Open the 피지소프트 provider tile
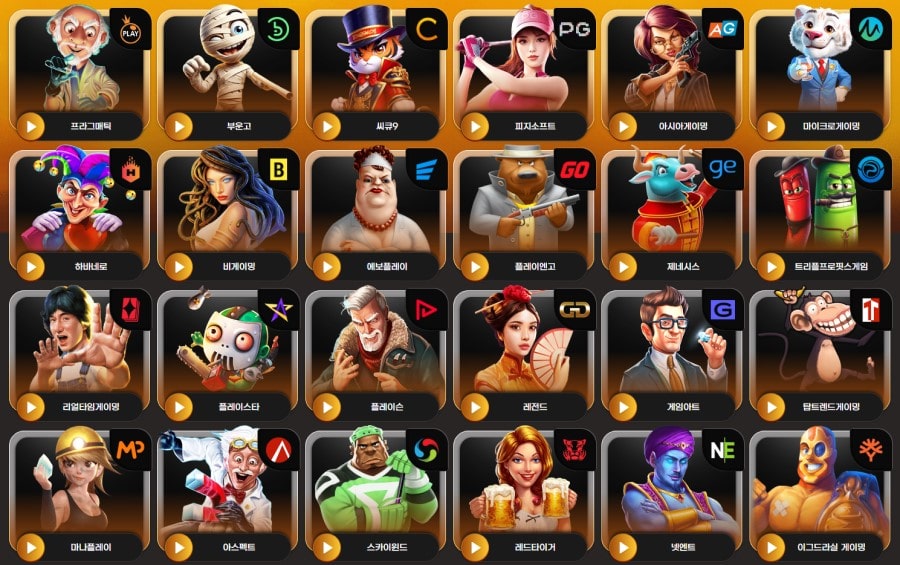This screenshot has width=900, height=565. click(526, 70)
